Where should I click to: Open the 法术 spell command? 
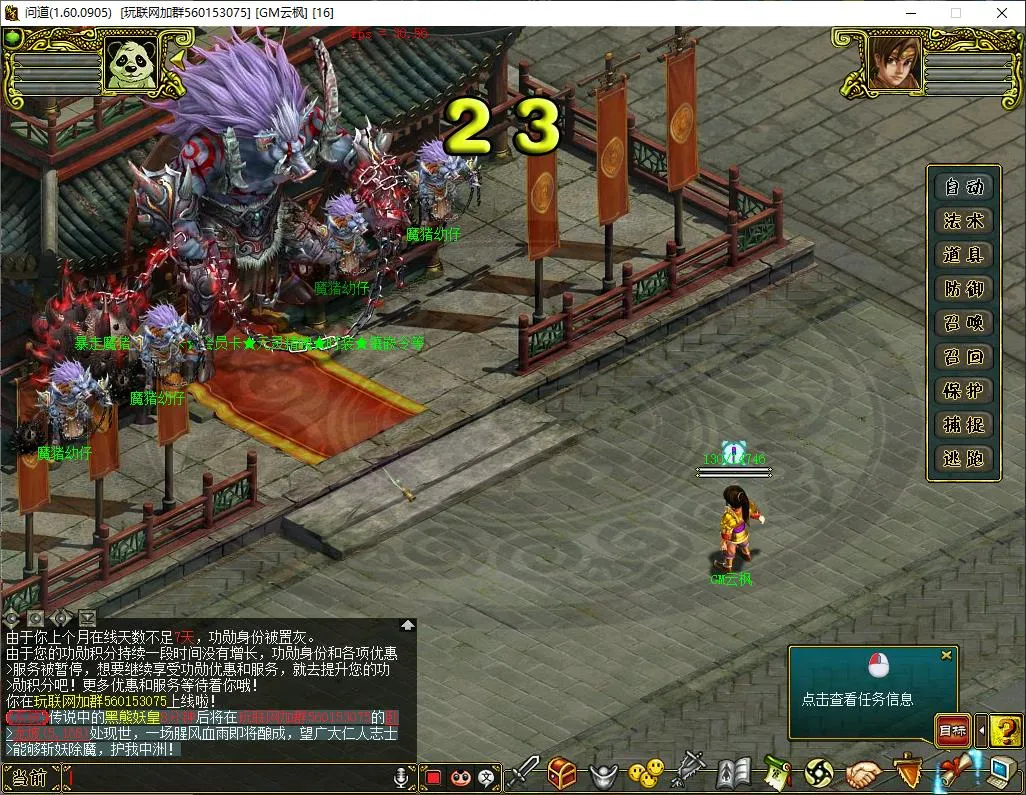point(963,221)
